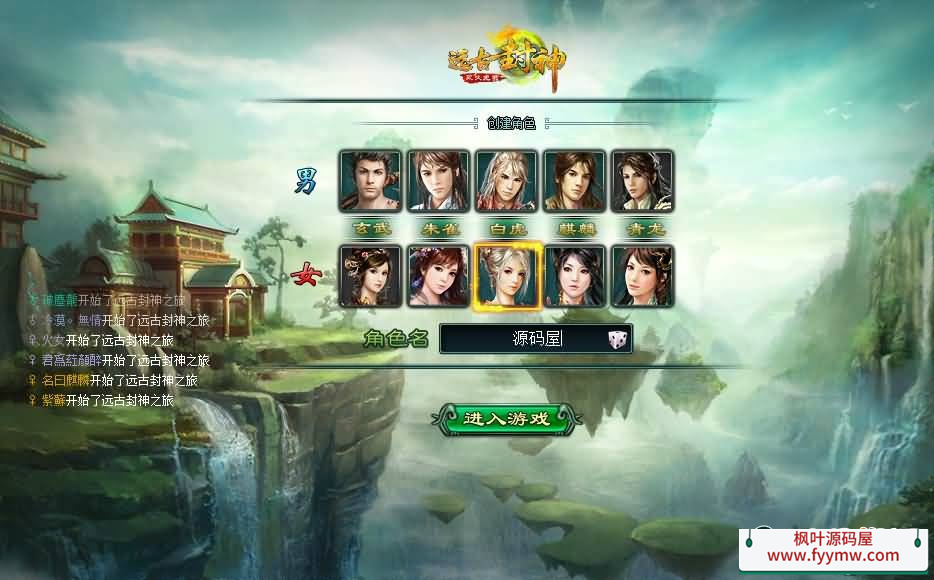Roll the dice for a random name
Viewport: 934px width, 580px height.
click(x=617, y=340)
